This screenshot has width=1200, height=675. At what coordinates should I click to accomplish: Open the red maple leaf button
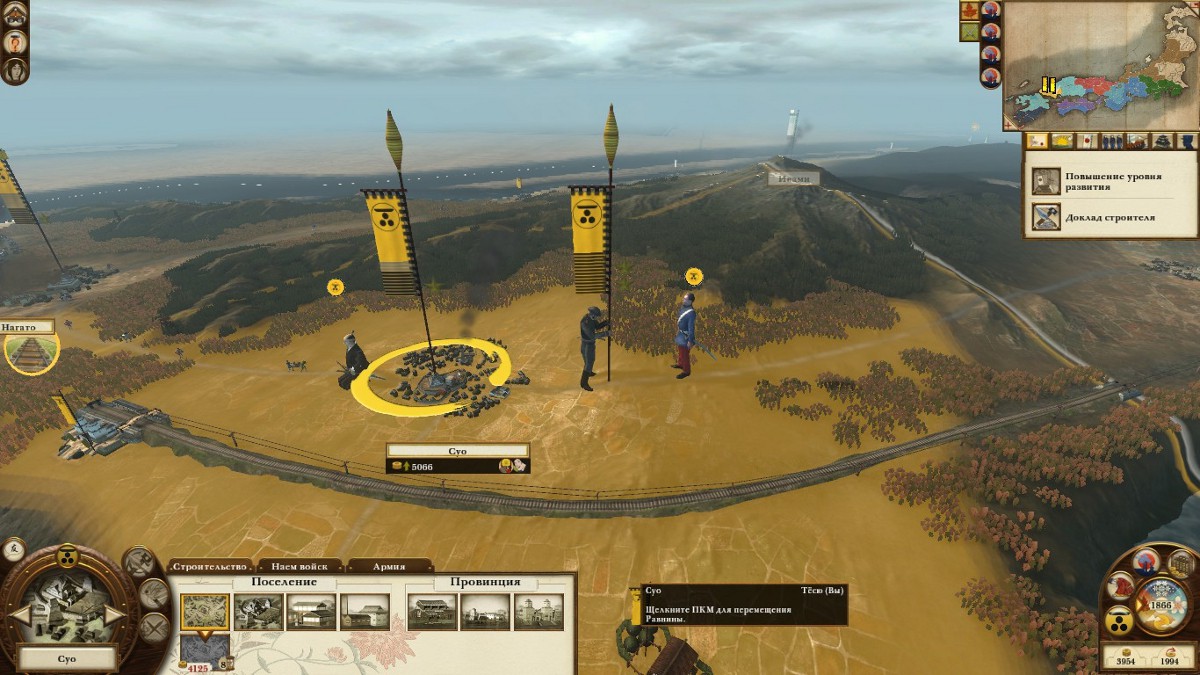point(969,10)
